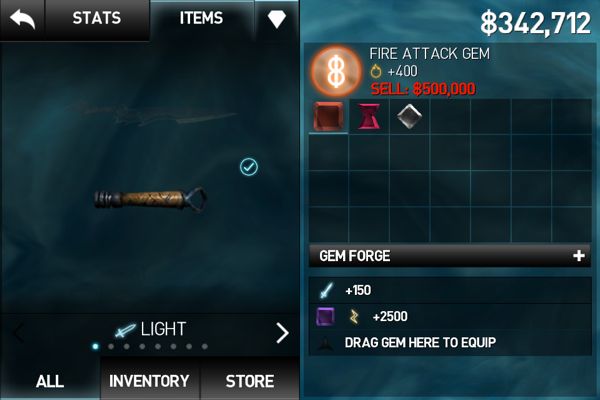Screen dimensions: 600x400
Task: Click the empty gem equip slot
Action: click(x=326, y=342)
